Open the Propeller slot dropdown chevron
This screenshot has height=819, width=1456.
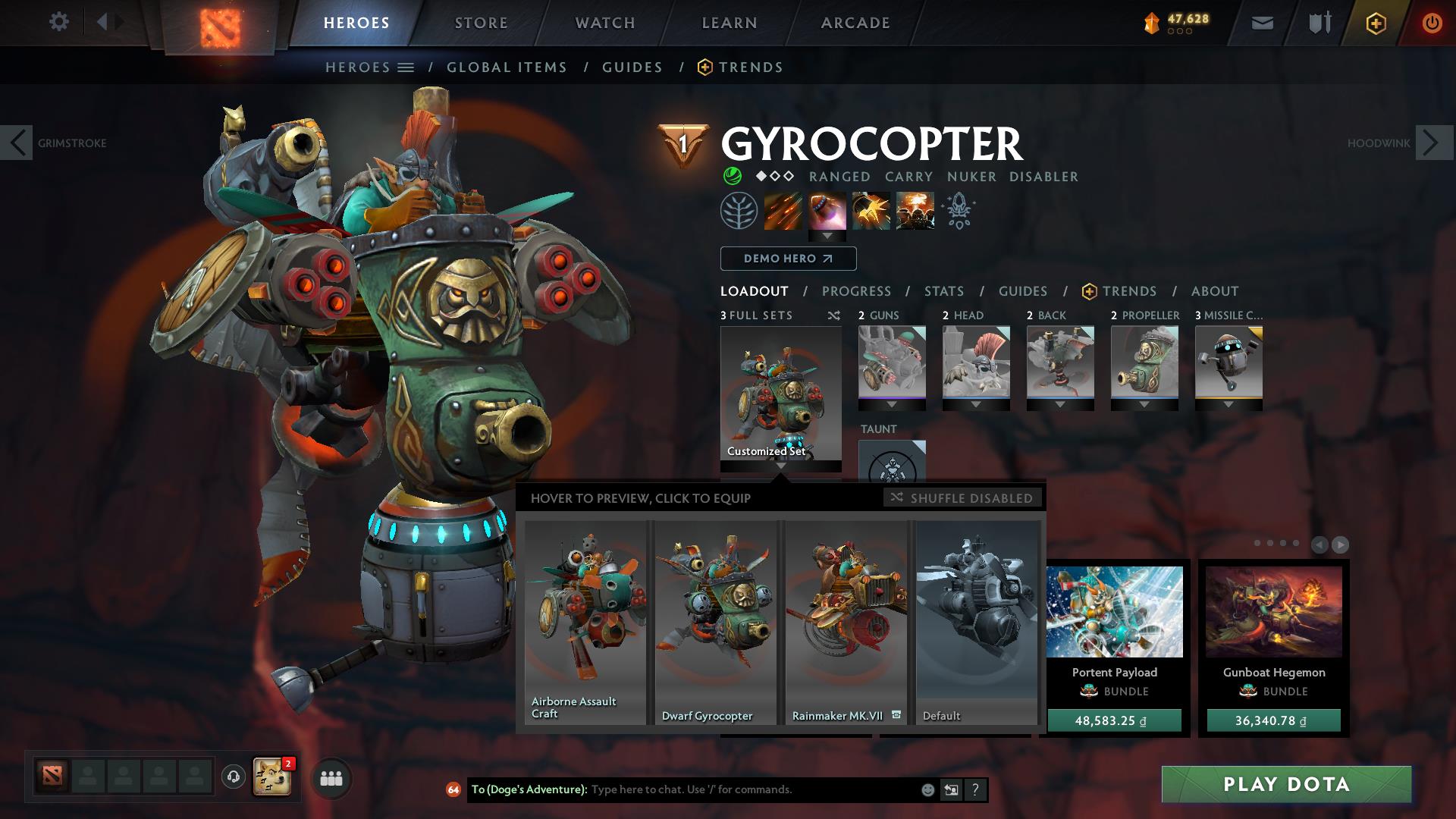coord(1144,405)
